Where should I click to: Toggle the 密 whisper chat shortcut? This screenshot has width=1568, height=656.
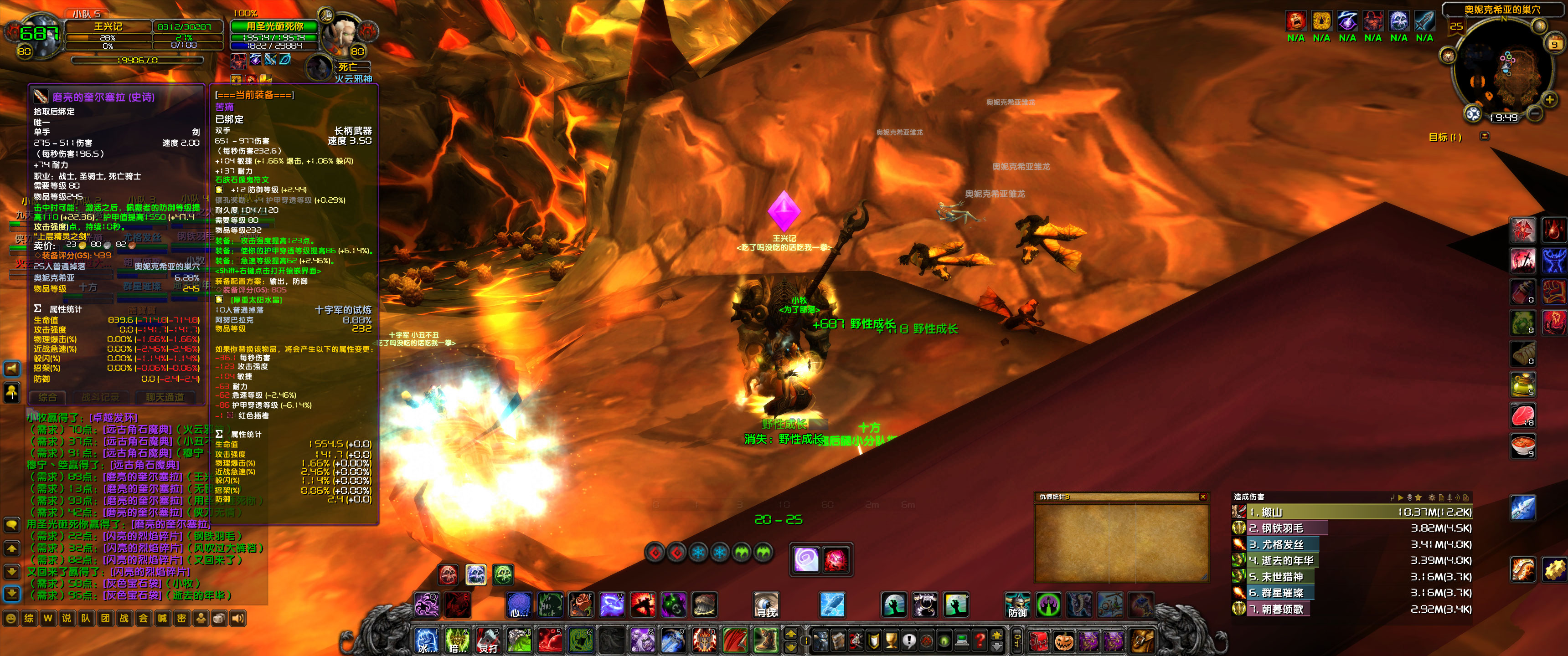click(x=180, y=618)
